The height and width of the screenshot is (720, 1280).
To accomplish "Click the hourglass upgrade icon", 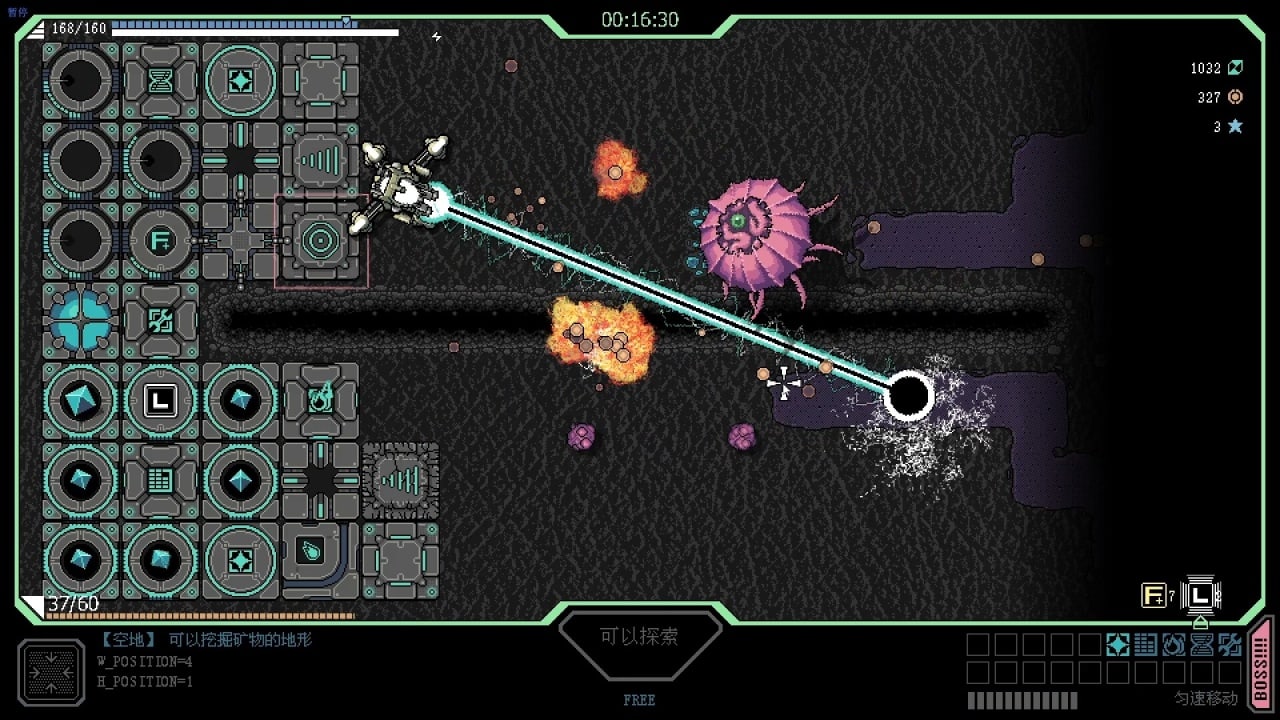I will click(1202, 645).
